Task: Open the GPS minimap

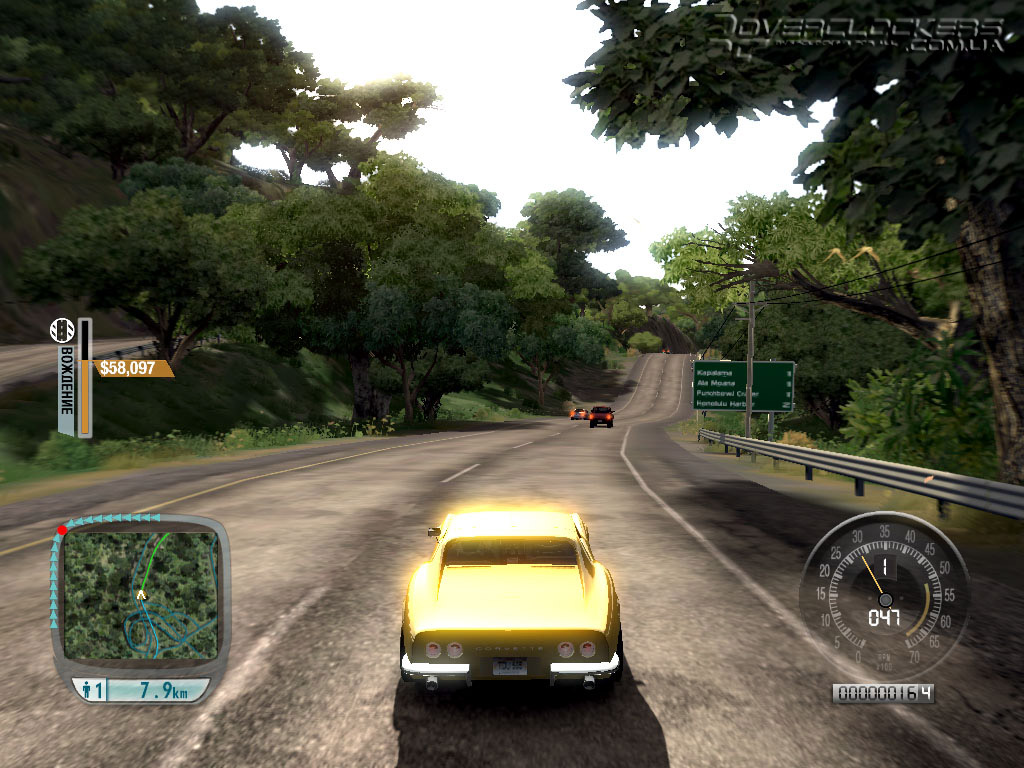Action: pyautogui.click(x=140, y=596)
